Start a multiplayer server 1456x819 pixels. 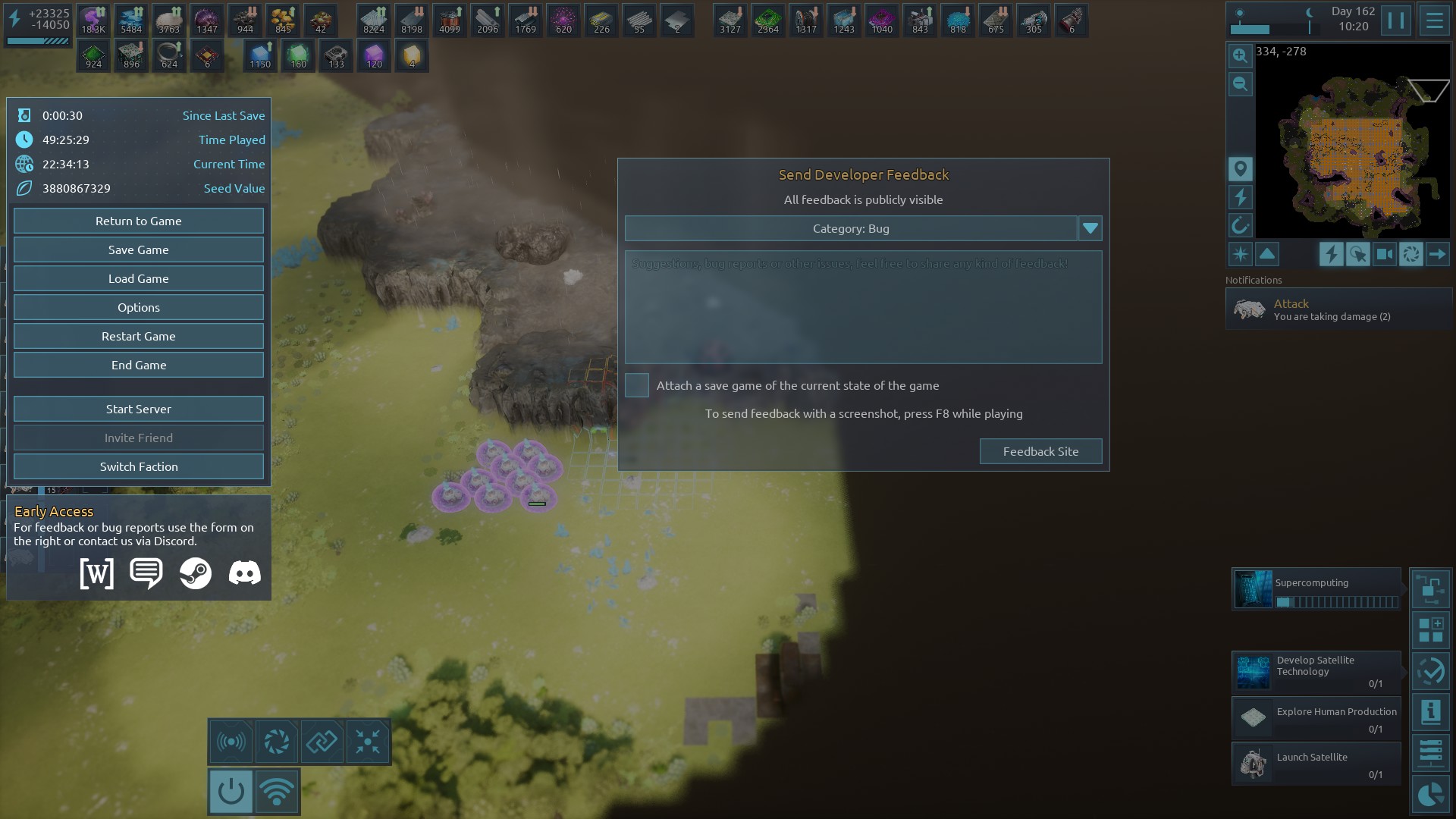(x=139, y=409)
